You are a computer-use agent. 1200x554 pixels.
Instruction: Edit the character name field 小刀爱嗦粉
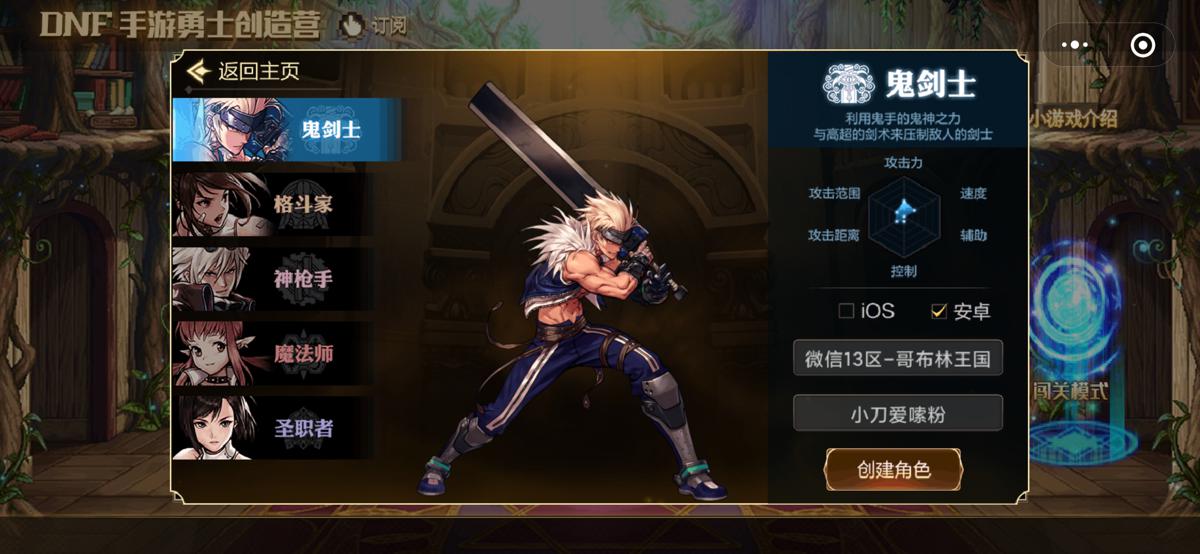point(897,412)
